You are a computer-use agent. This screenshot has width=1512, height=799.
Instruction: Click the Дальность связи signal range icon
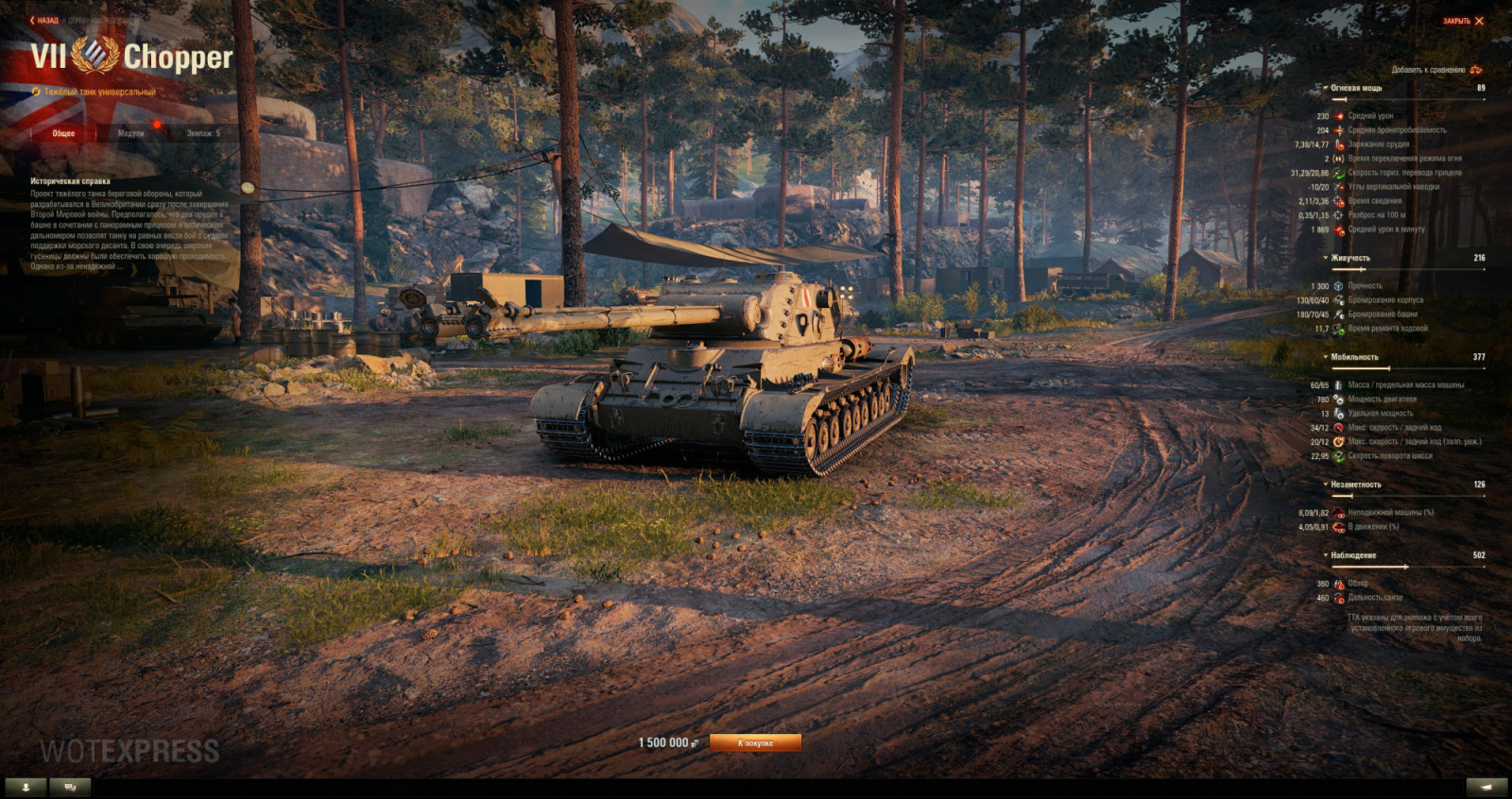coord(1341,596)
